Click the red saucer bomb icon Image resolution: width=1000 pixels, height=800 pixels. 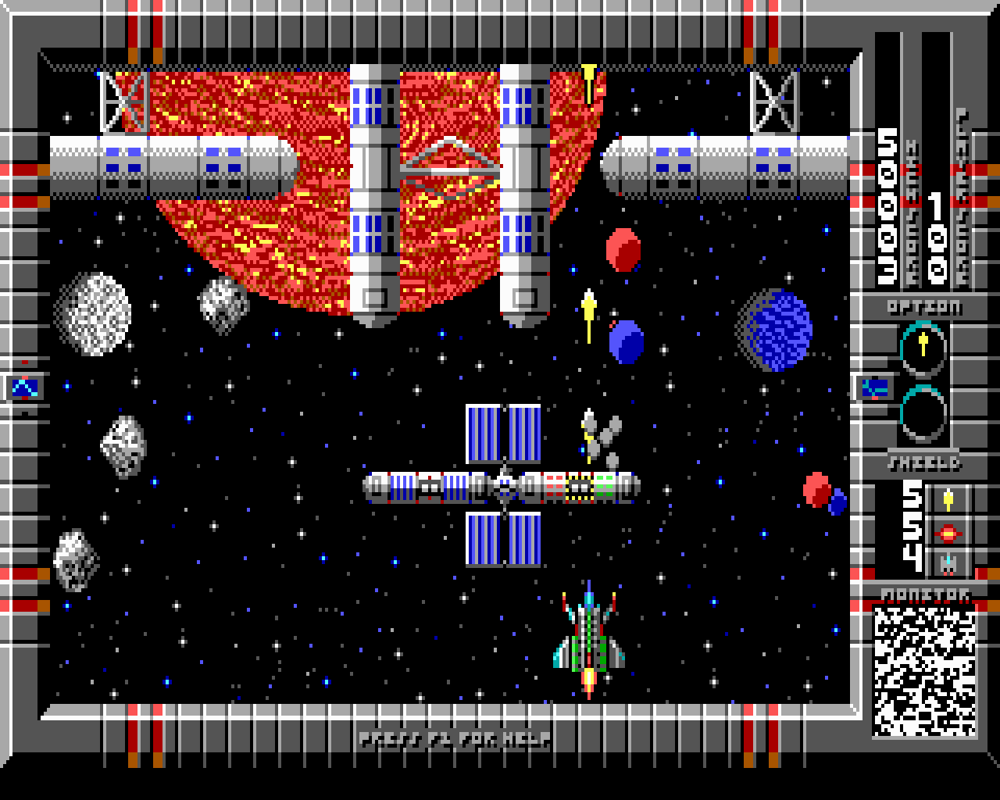click(948, 532)
